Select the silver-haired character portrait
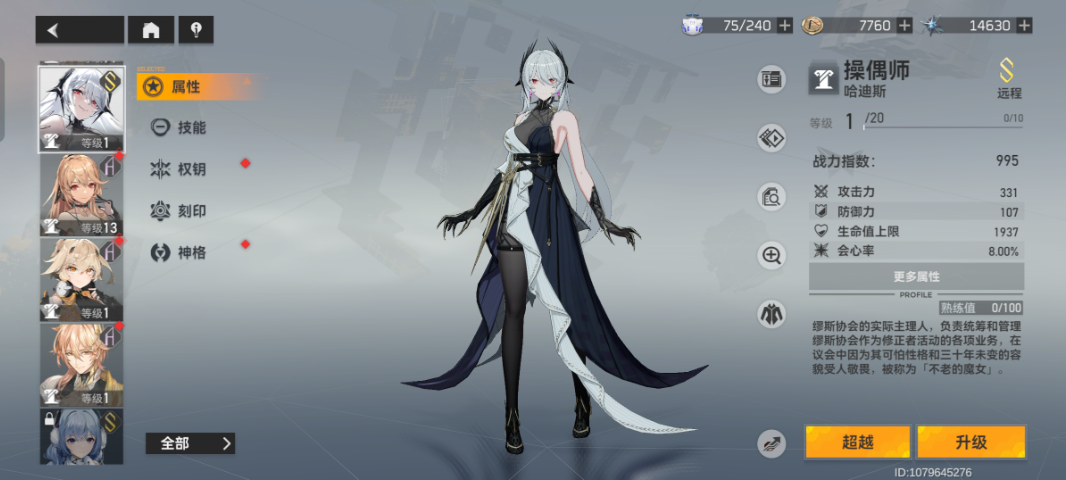This screenshot has height=480, width=1066. (x=82, y=108)
